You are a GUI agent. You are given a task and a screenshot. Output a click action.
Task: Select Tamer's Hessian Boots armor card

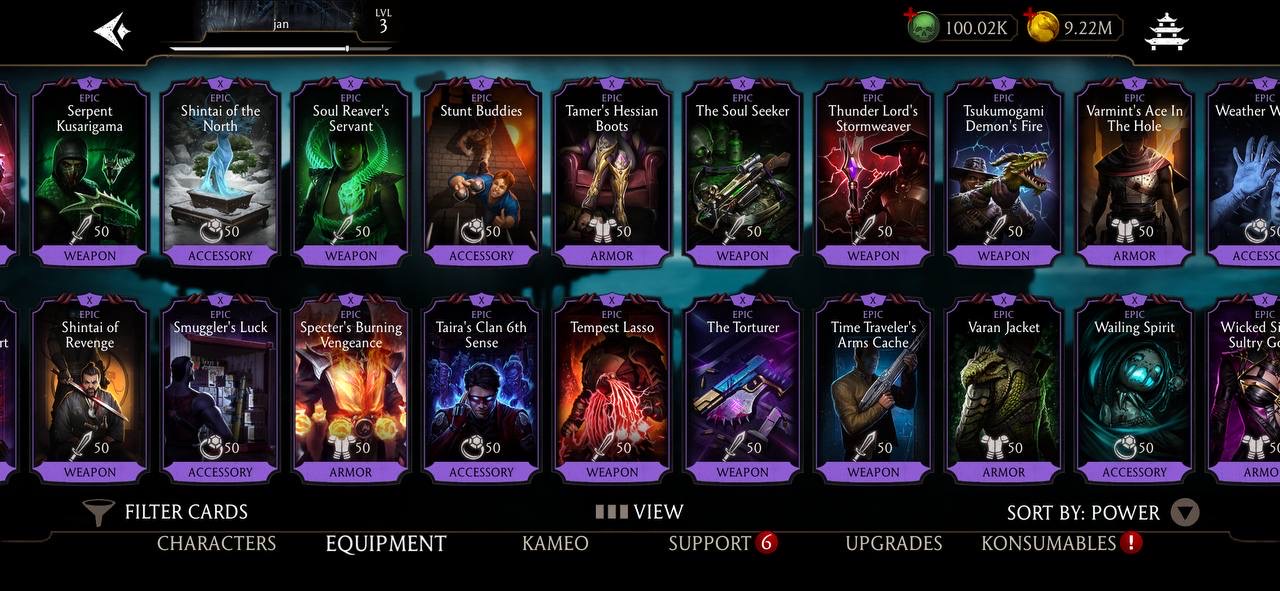612,175
